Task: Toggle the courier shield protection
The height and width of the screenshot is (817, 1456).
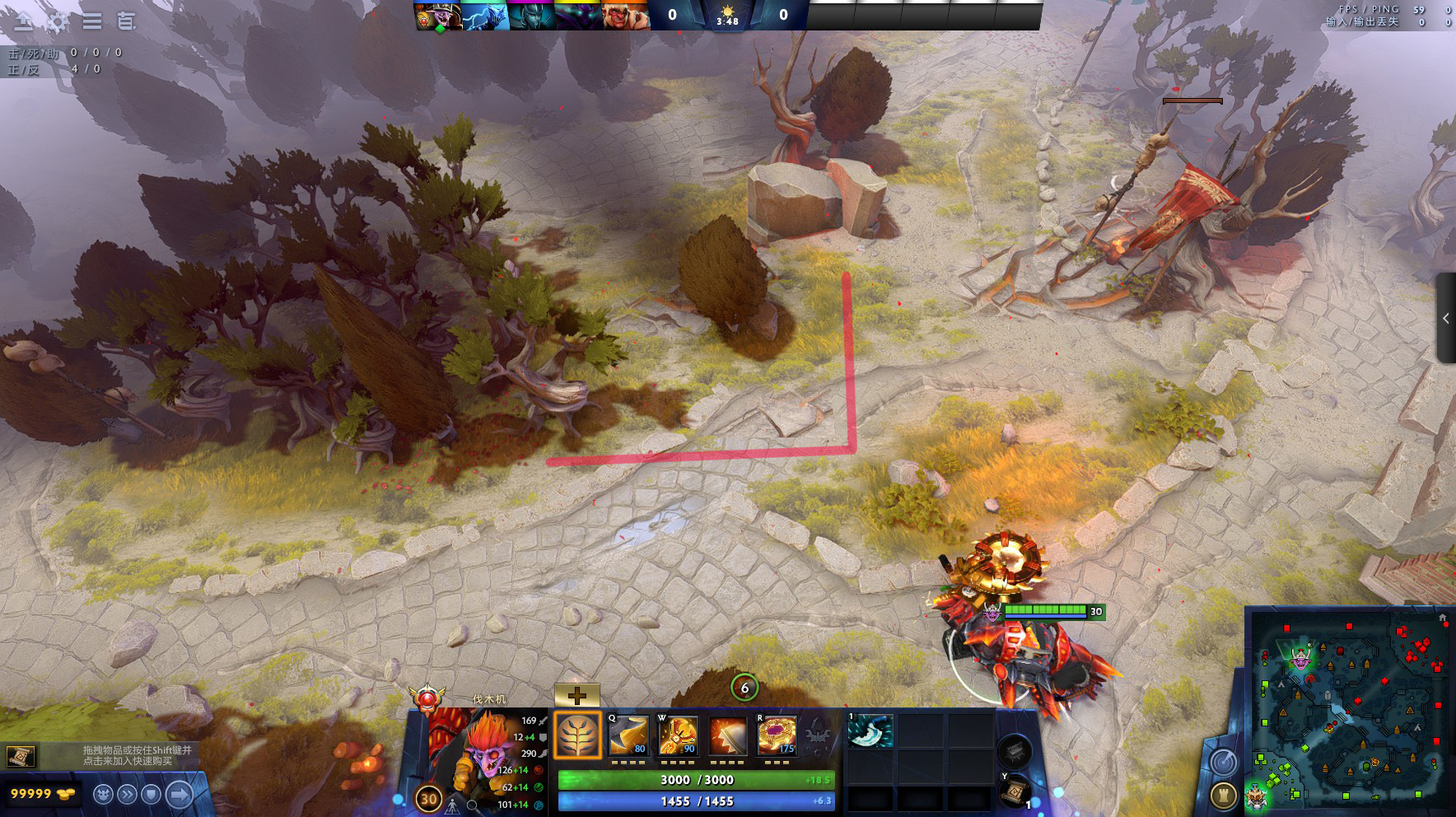Action: click(152, 794)
